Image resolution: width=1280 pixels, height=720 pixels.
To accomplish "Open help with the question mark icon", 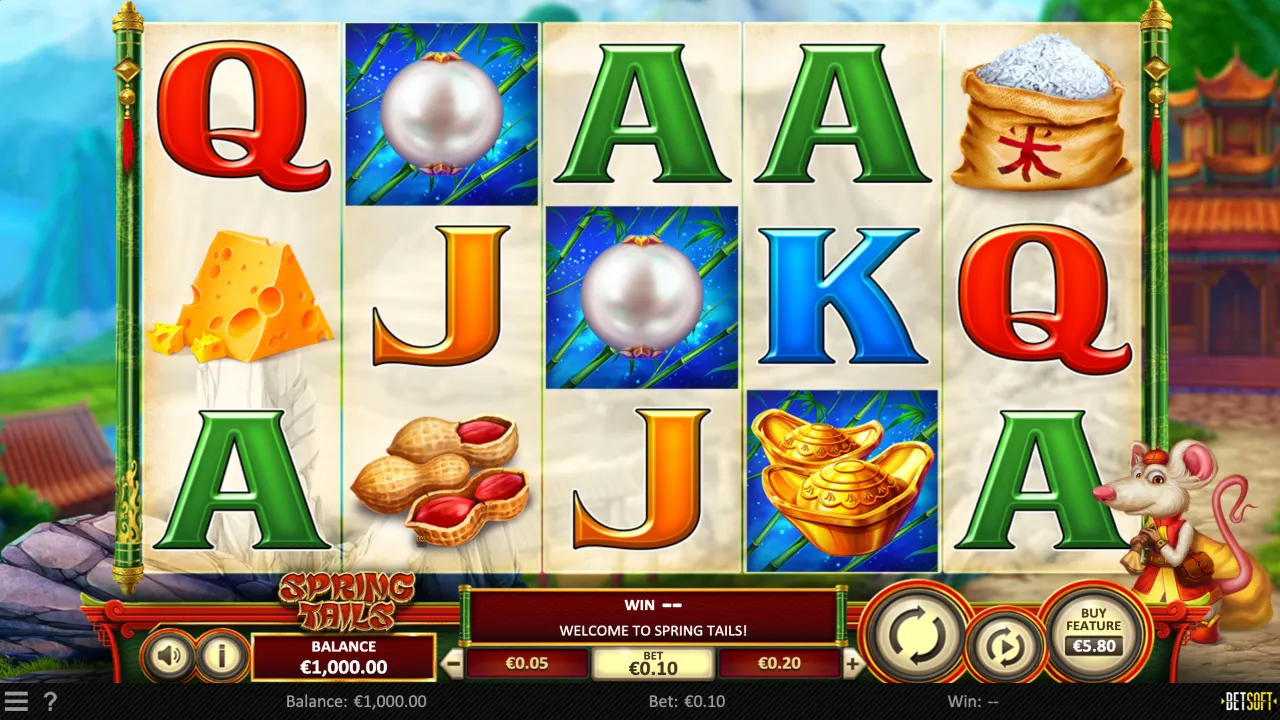I will 50,701.
